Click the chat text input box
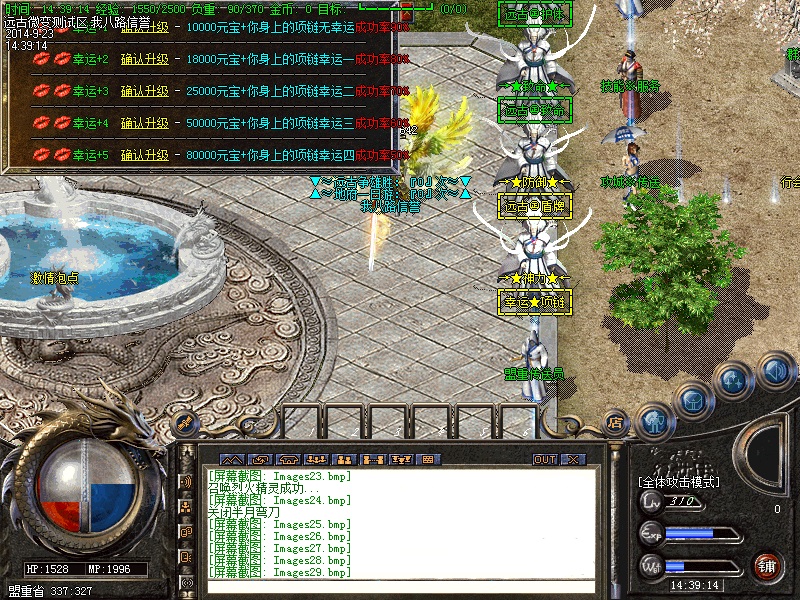Image resolution: width=800 pixels, height=600 pixels. (400, 586)
